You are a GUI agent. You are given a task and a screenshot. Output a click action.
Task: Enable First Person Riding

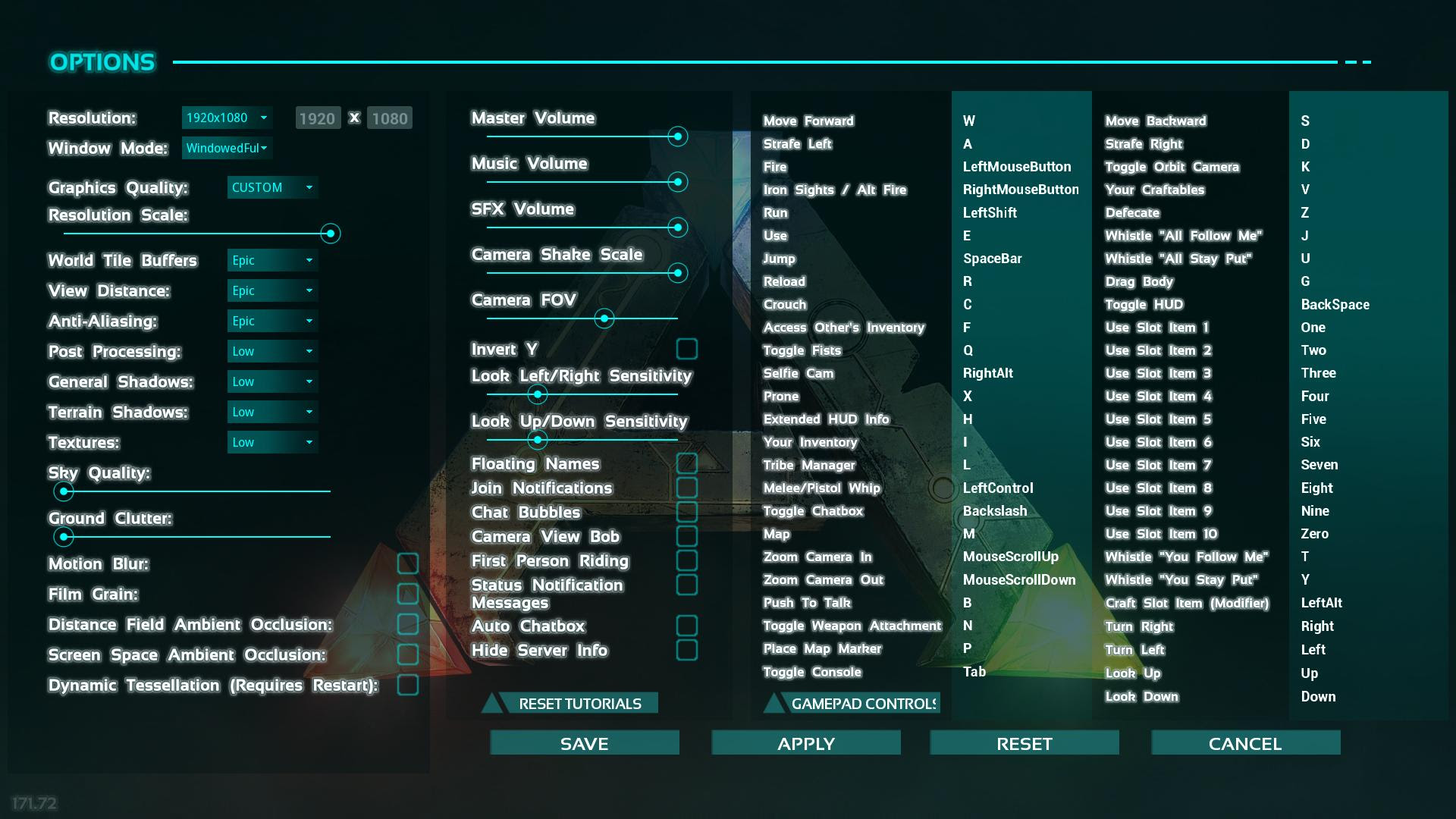[x=687, y=560]
